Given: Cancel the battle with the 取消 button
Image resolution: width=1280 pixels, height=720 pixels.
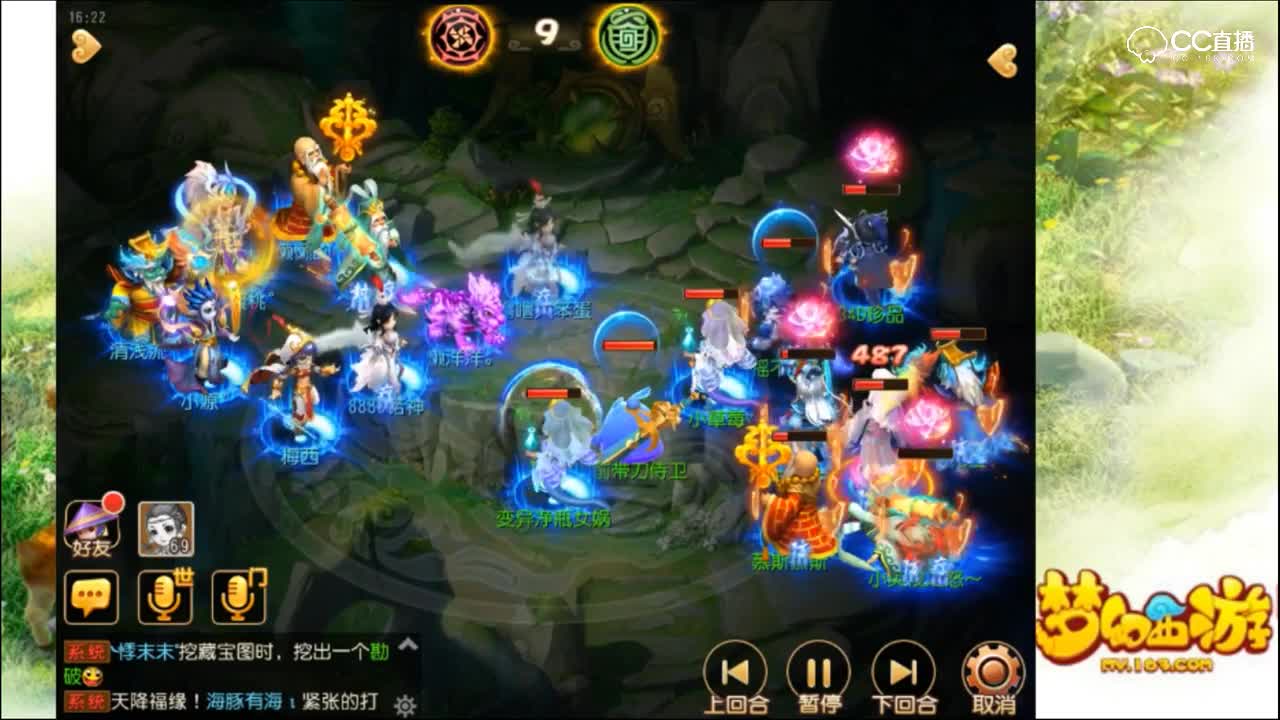Looking at the screenshot, I should click(993, 672).
